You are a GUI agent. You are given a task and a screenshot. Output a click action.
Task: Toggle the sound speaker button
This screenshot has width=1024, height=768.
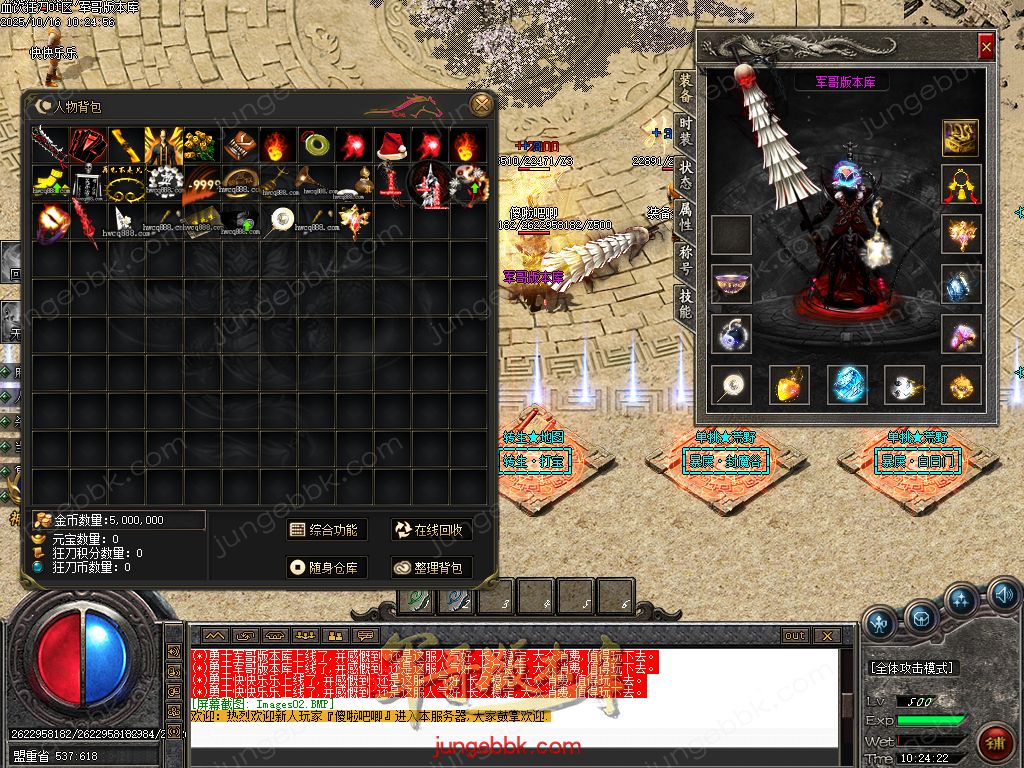[x=1003, y=598]
